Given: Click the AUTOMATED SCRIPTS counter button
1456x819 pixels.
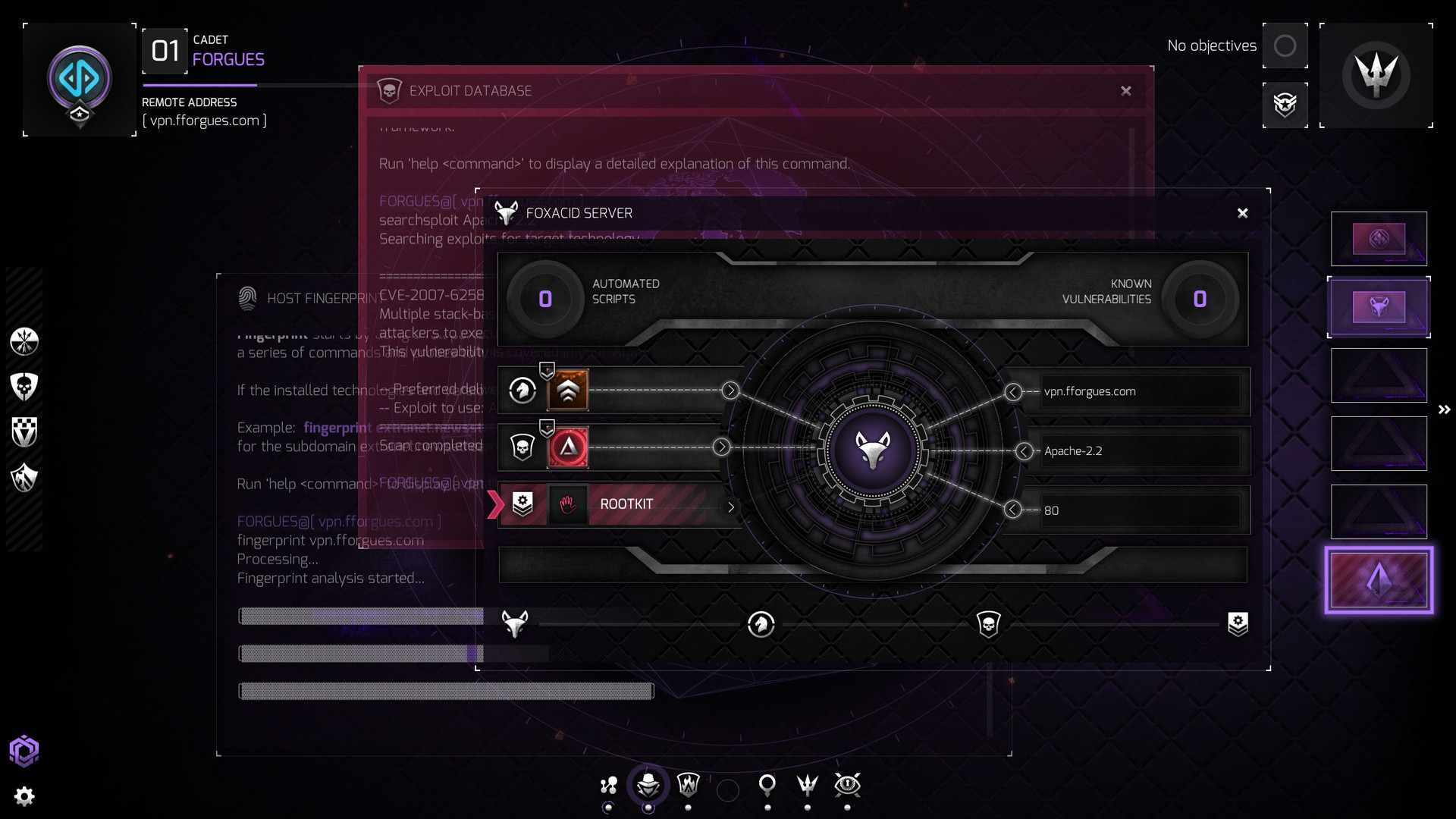Looking at the screenshot, I should (544, 299).
